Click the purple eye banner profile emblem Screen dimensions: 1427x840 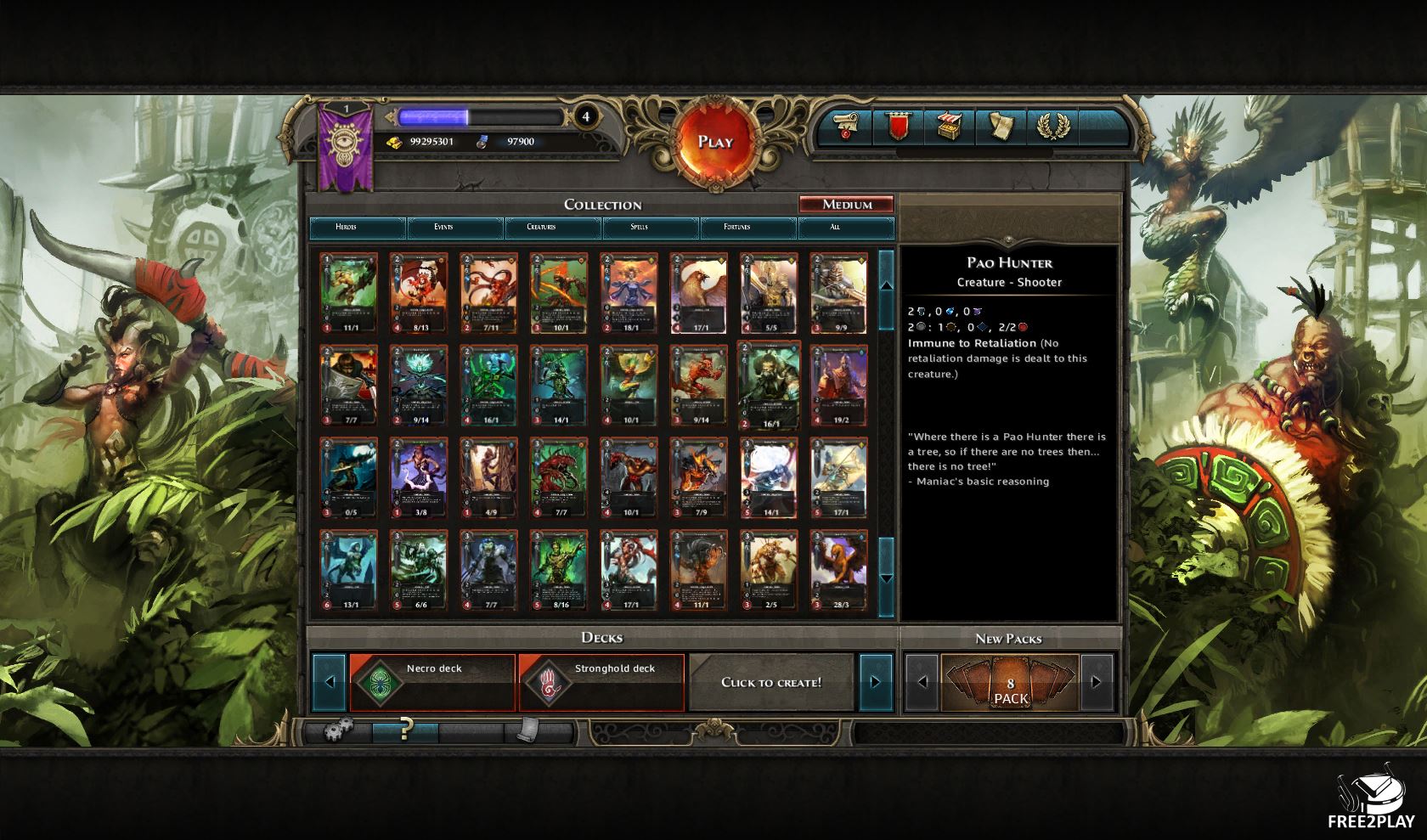(x=346, y=147)
